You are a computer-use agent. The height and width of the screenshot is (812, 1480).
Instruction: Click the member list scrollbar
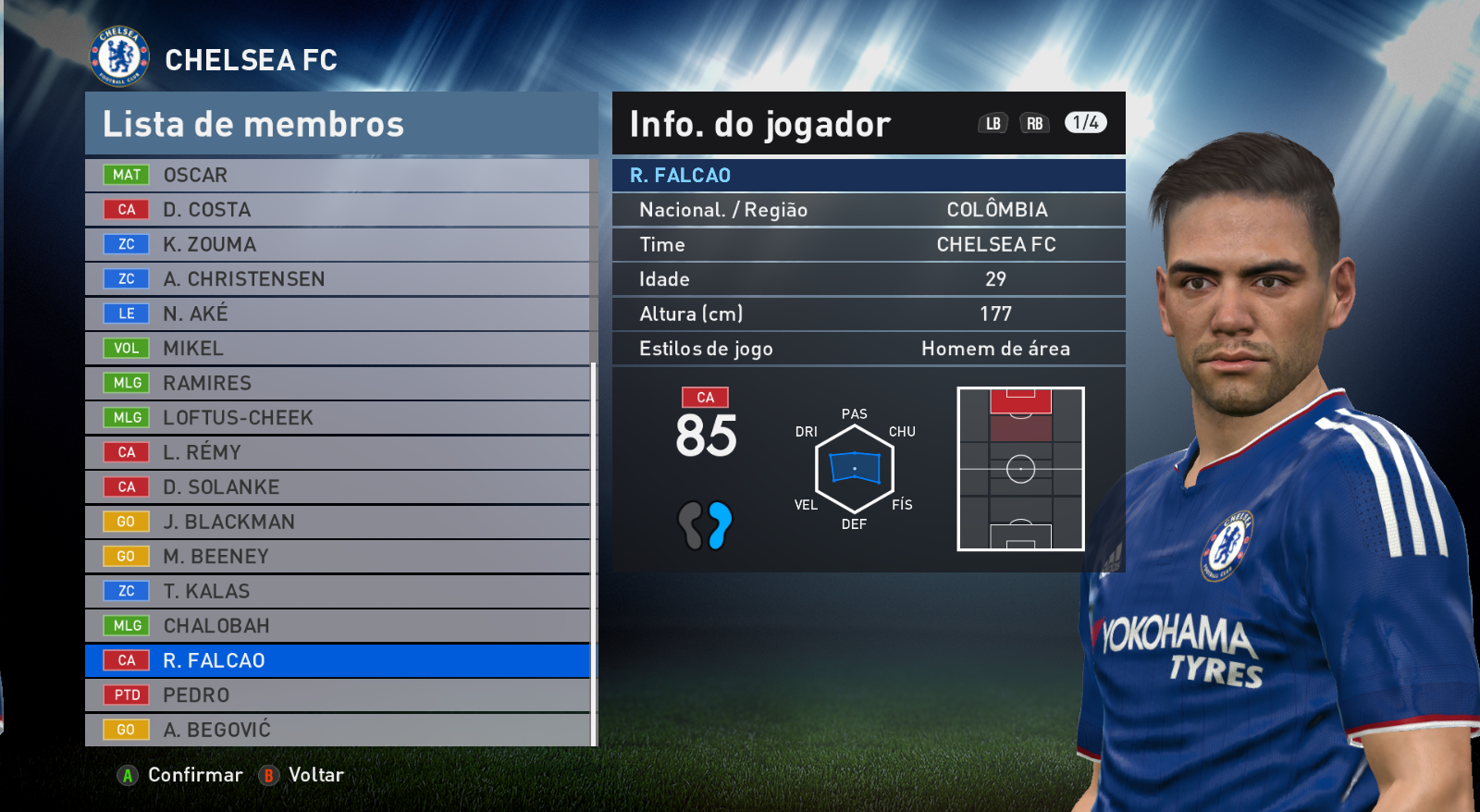(594, 553)
